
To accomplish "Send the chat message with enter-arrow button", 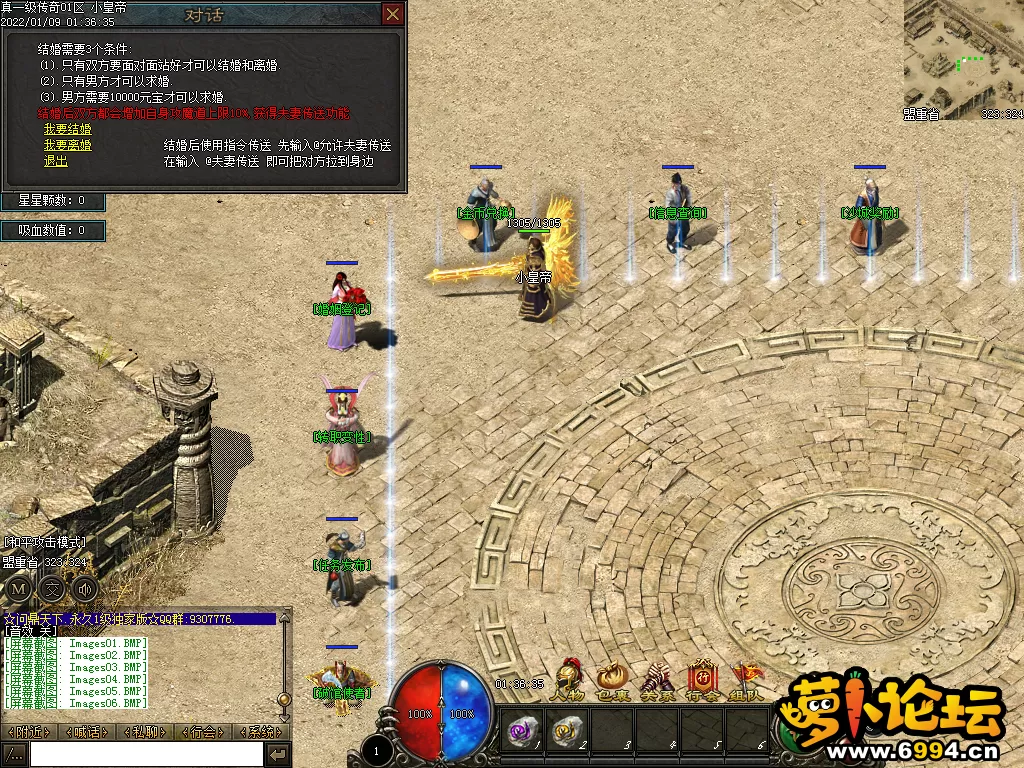I will [278, 754].
